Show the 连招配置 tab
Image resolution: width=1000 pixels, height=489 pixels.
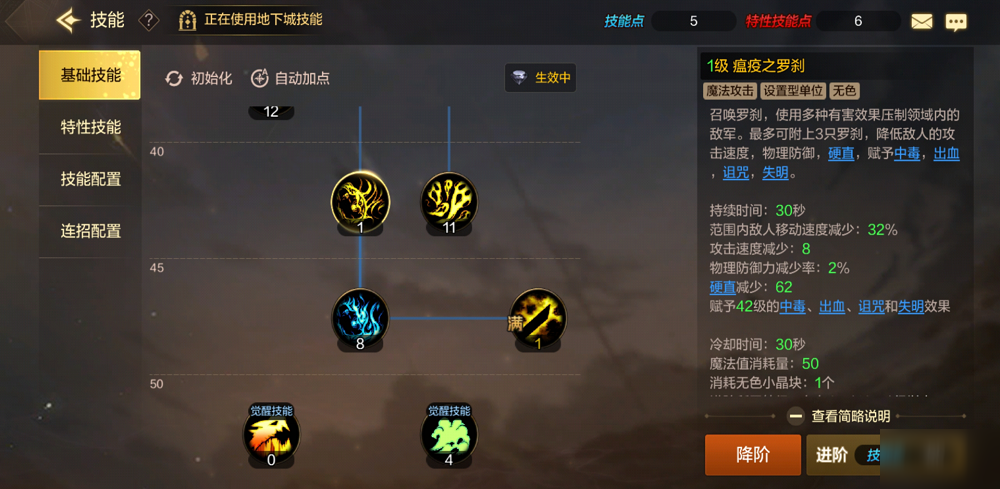point(90,231)
